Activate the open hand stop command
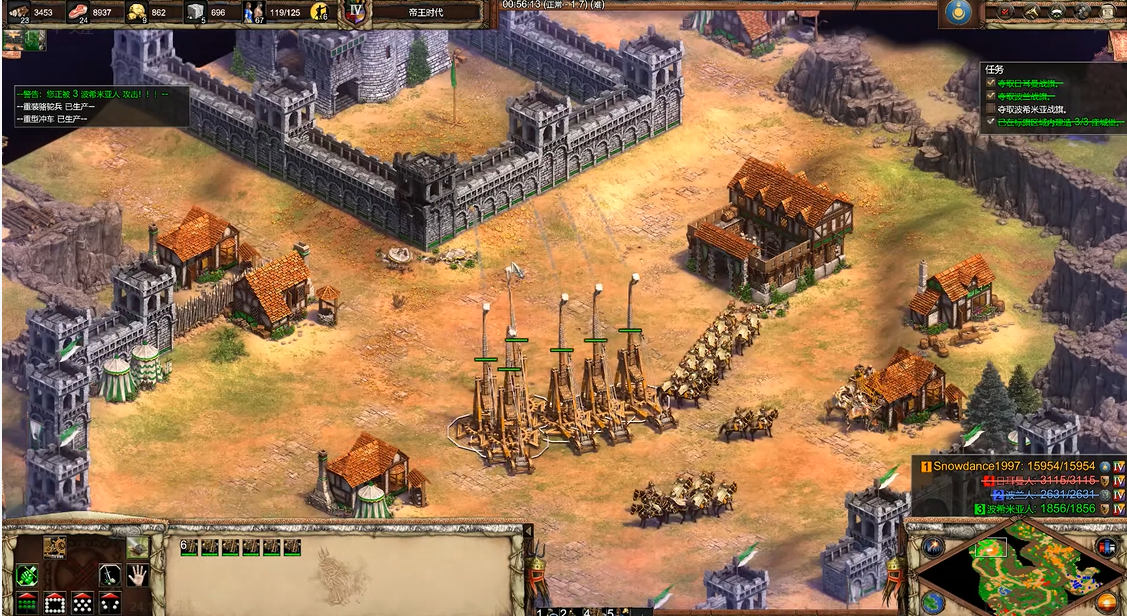The width and height of the screenshot is (1127, 616). pyautogui.click(x=137, y=575)
